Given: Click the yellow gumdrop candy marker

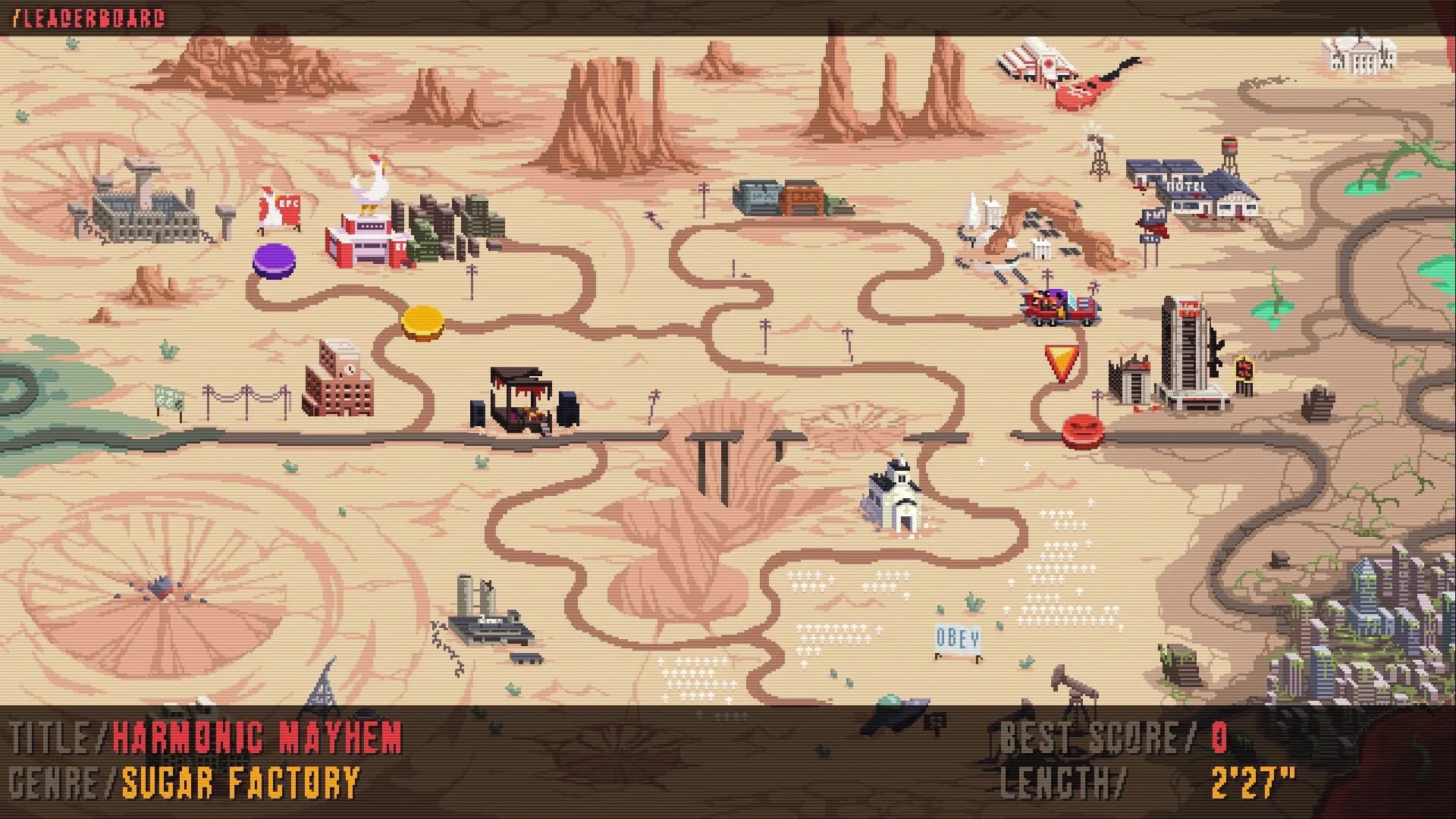Looking at the screenshot, I should click(422, 322).
